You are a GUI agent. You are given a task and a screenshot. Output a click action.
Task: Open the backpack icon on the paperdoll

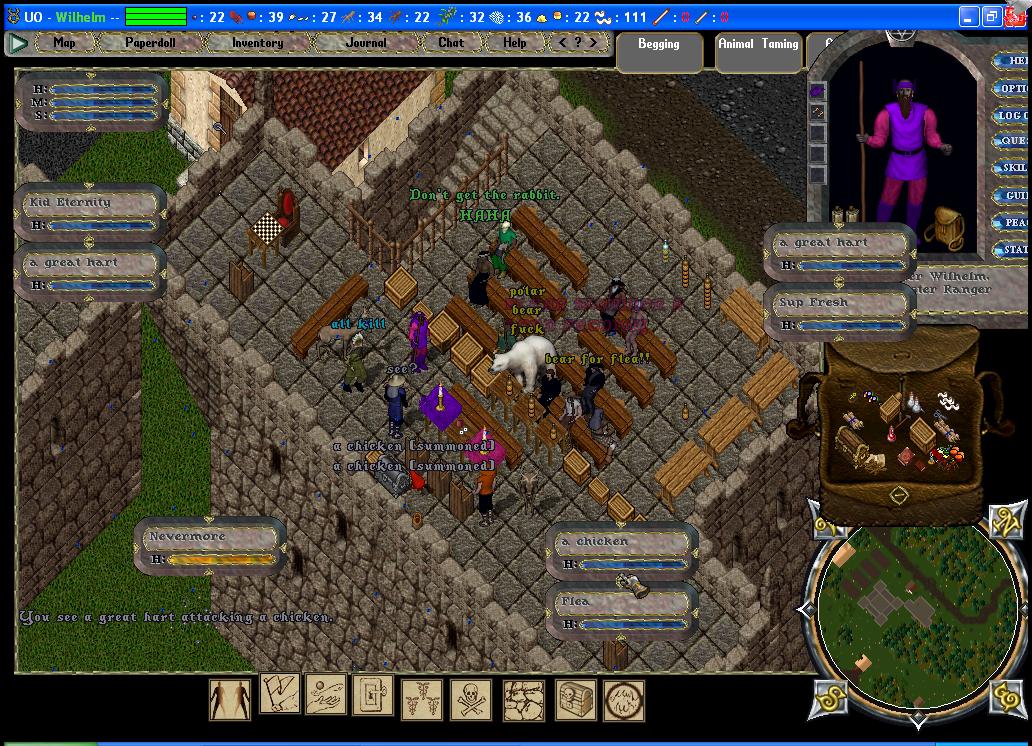coord(944,227)
